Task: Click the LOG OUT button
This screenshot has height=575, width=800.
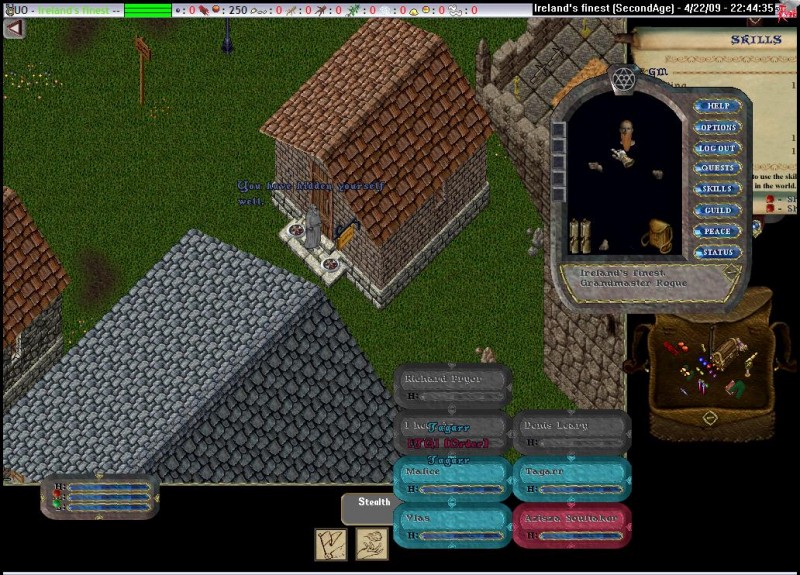Action: pyautogui.click(x=717, y=148)
